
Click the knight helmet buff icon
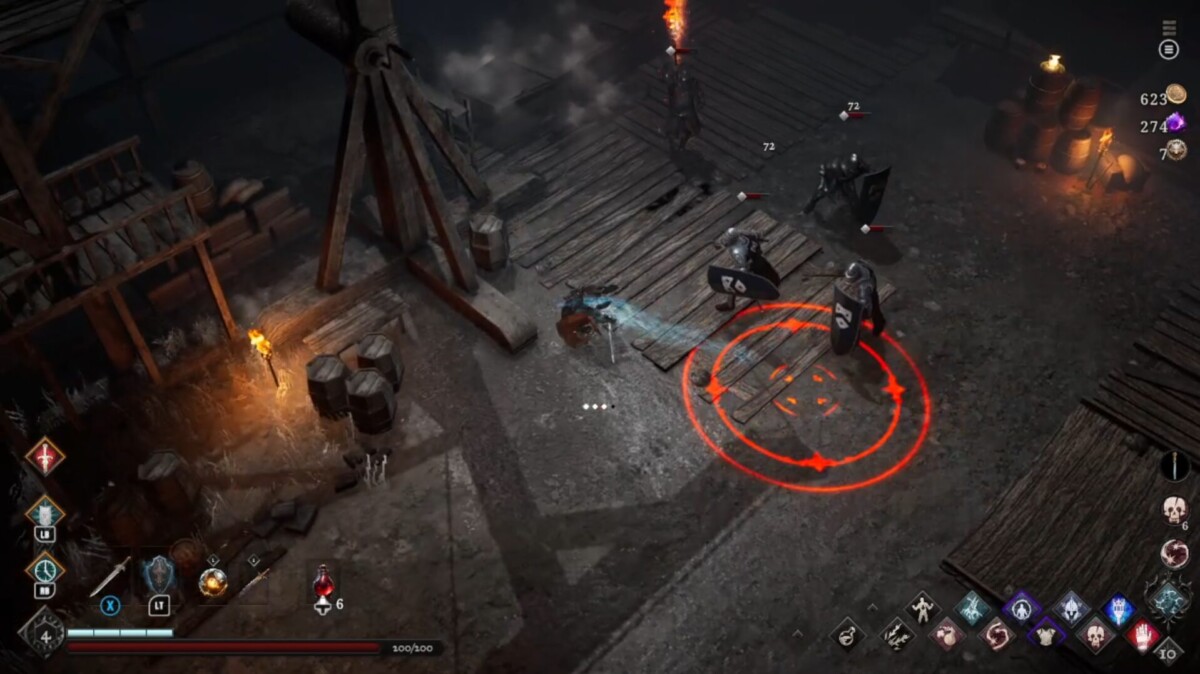1069,607
